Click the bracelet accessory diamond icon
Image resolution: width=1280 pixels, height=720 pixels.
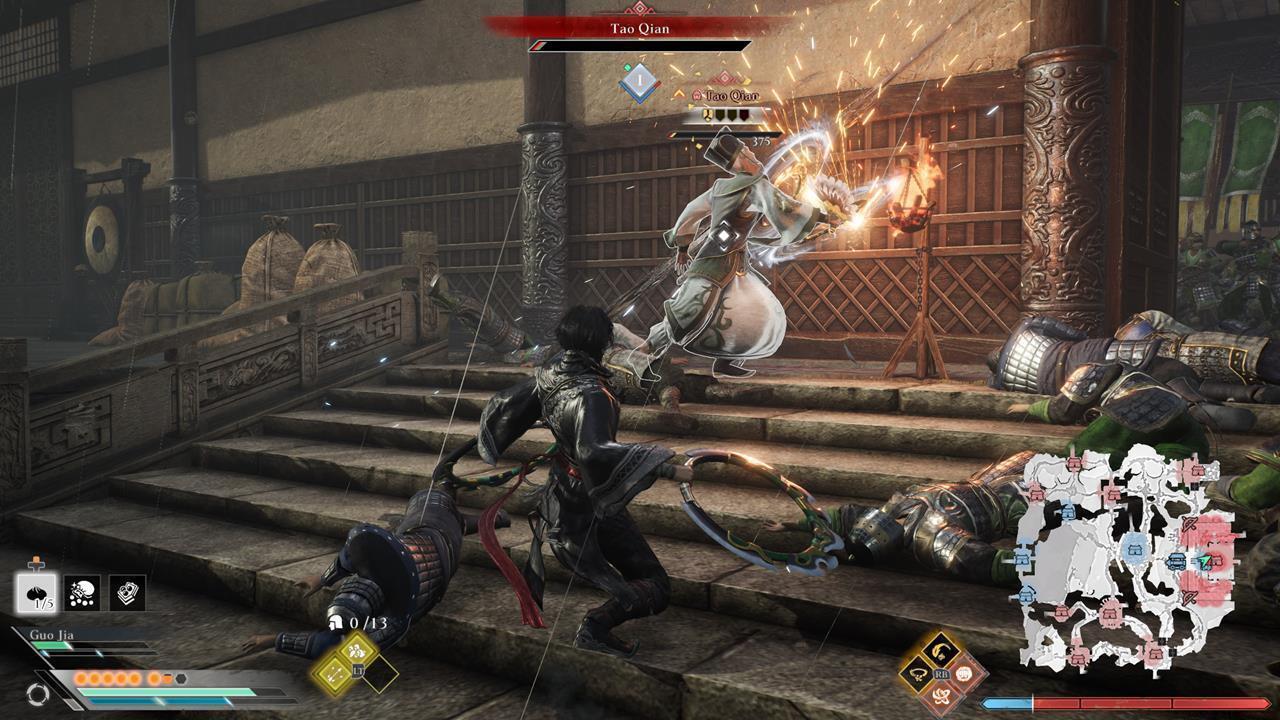pos(918,674)
